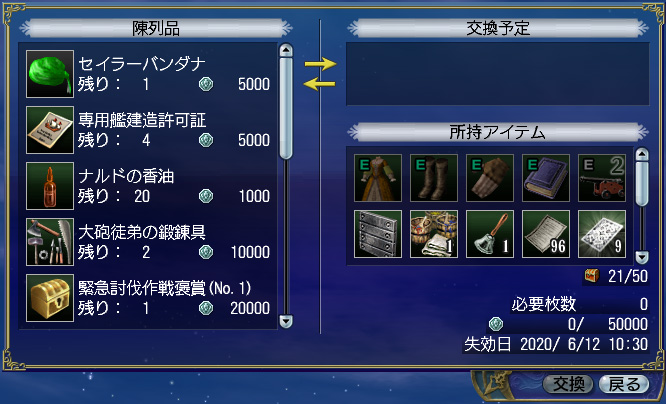Click the left-pointing yellow transfer arrow
The height and width of the screenshot is (404, 666).
pos(320,84)
